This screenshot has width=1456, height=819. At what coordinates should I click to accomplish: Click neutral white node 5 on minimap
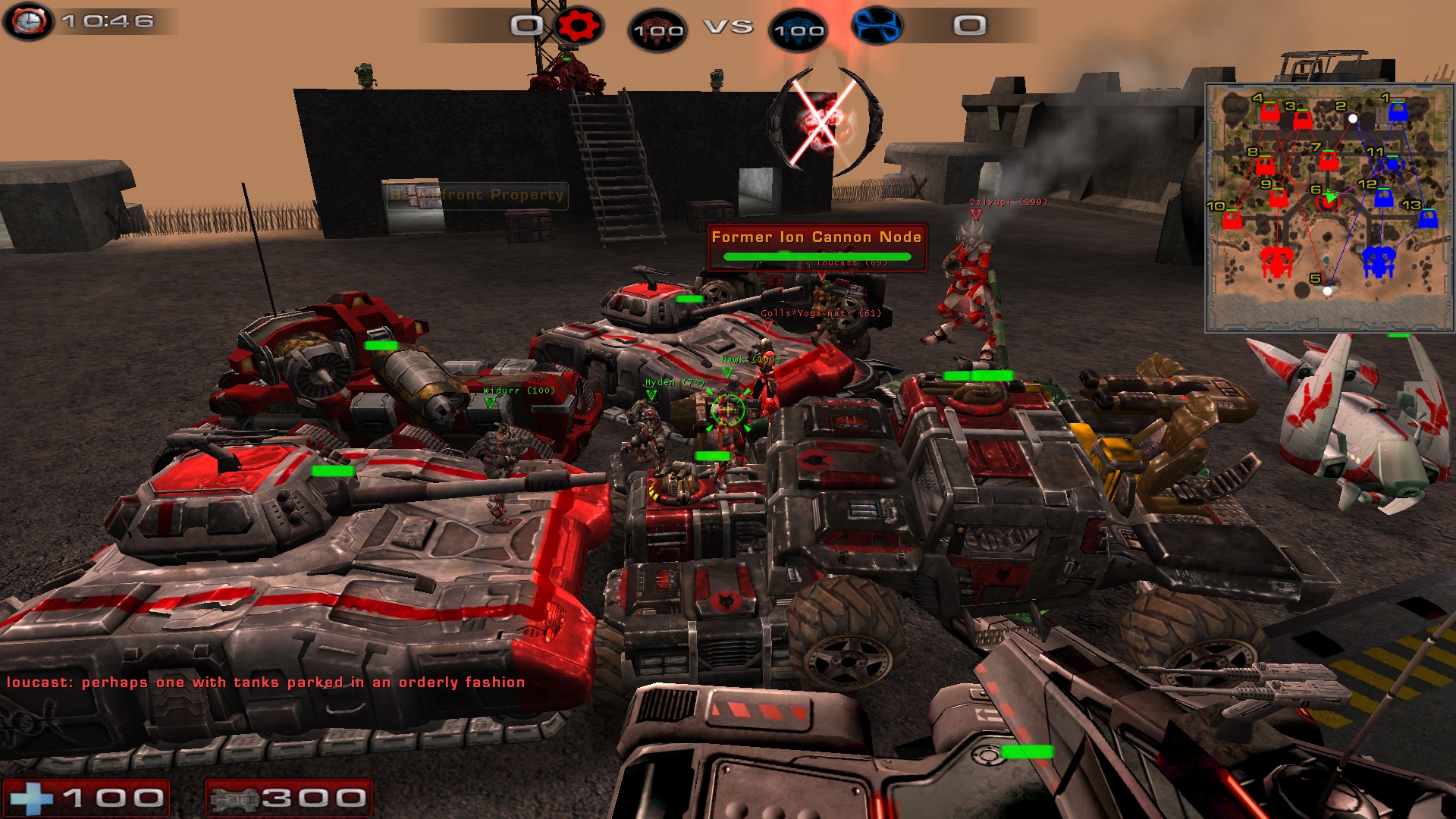[1327, 290]
